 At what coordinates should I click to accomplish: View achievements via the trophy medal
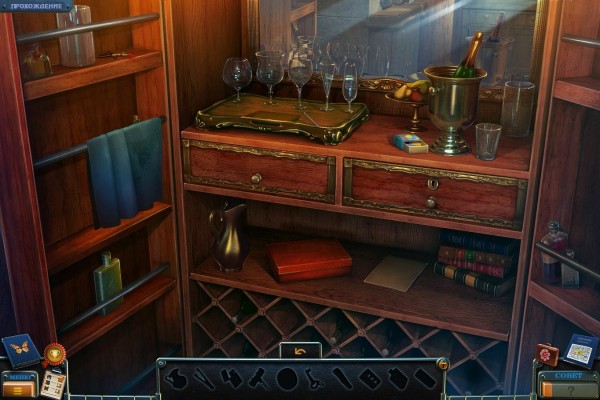pyautogui.click(x=54, y=353)
